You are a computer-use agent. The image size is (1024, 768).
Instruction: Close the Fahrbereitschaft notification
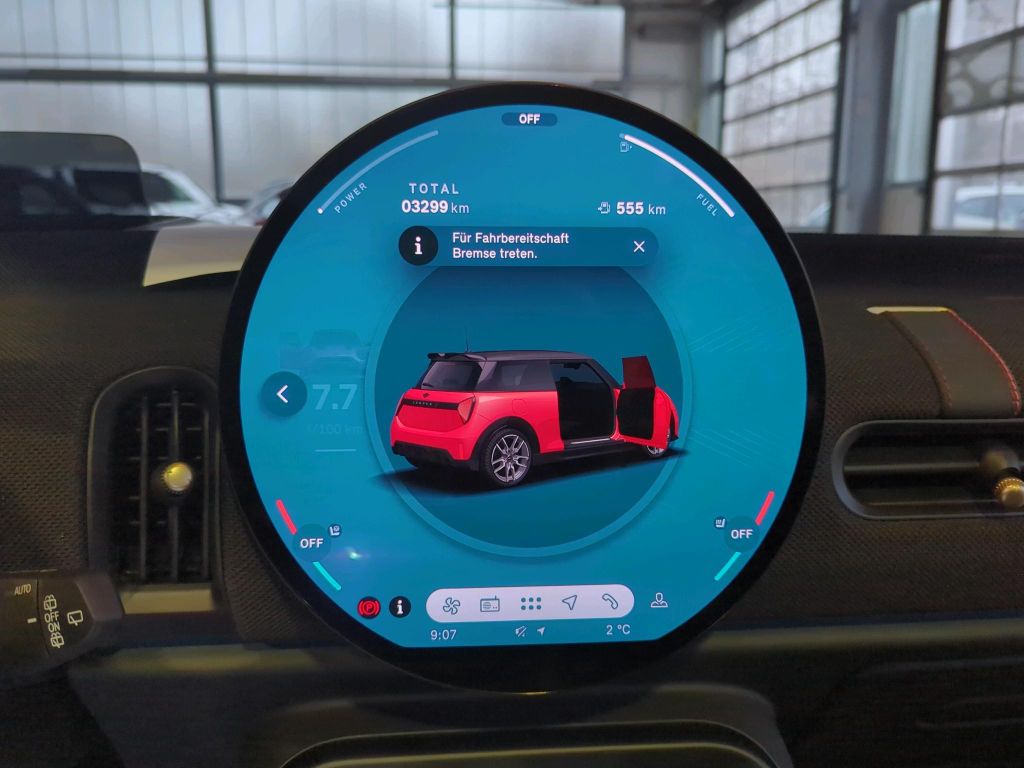639,247
